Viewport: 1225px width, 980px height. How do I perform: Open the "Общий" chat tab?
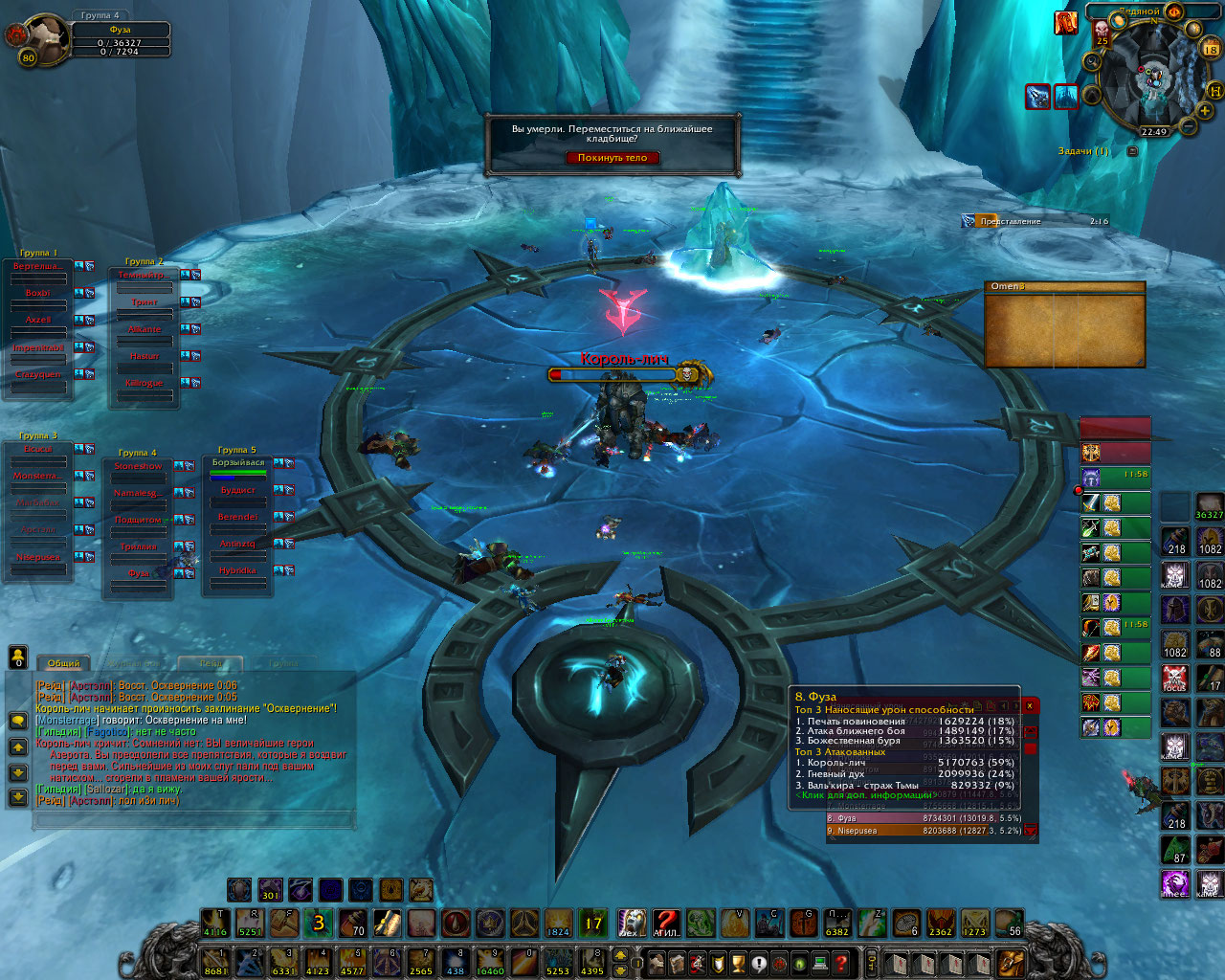[63, 663]
